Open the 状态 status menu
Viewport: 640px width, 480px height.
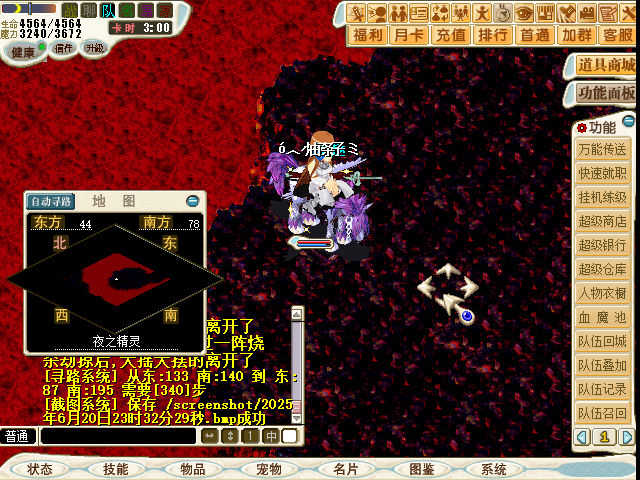click(40, 469)
